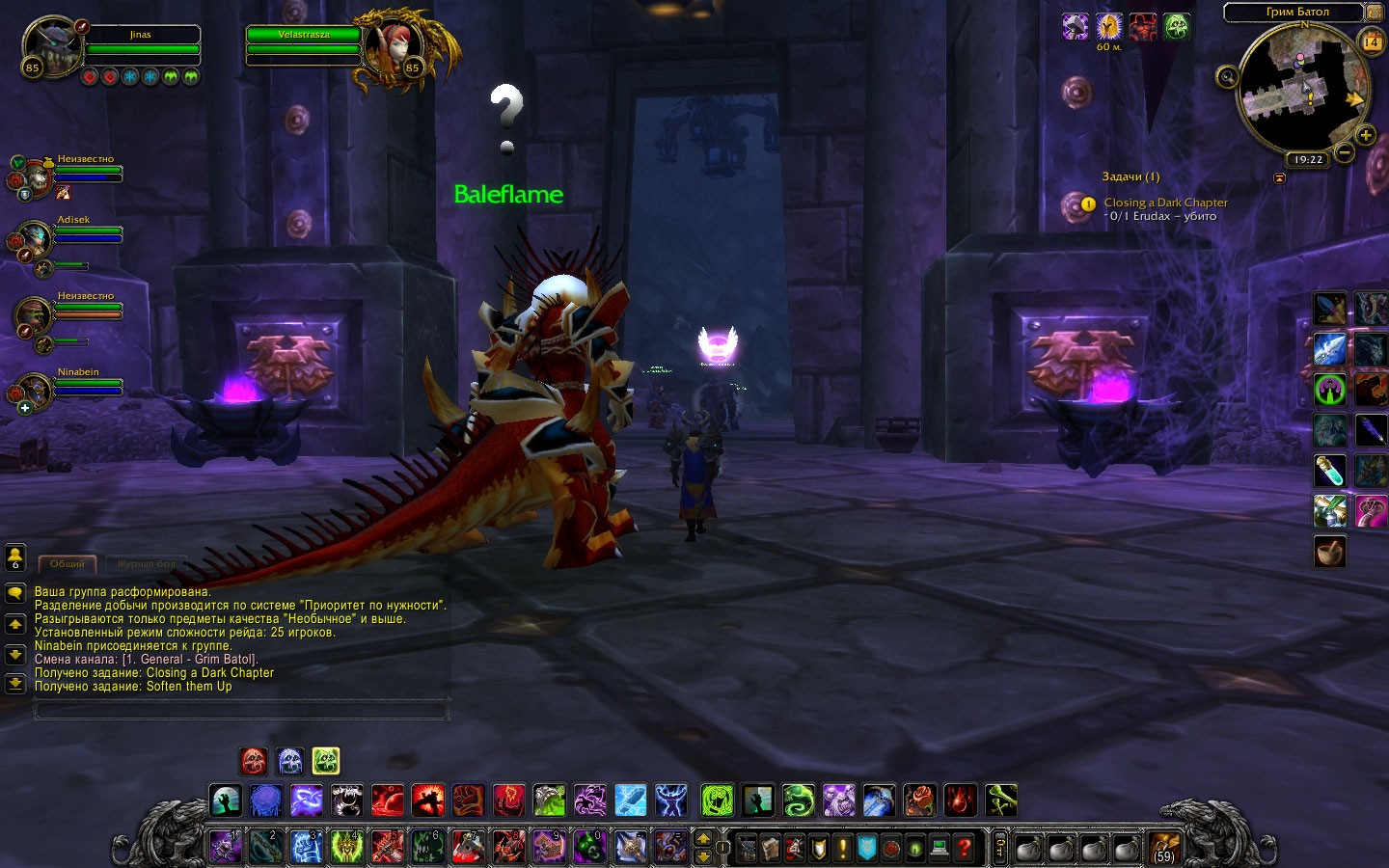The image size is (1389, 868).
Task: Click the minimap tracking magnifier button
Action: tap(1227, 76)
